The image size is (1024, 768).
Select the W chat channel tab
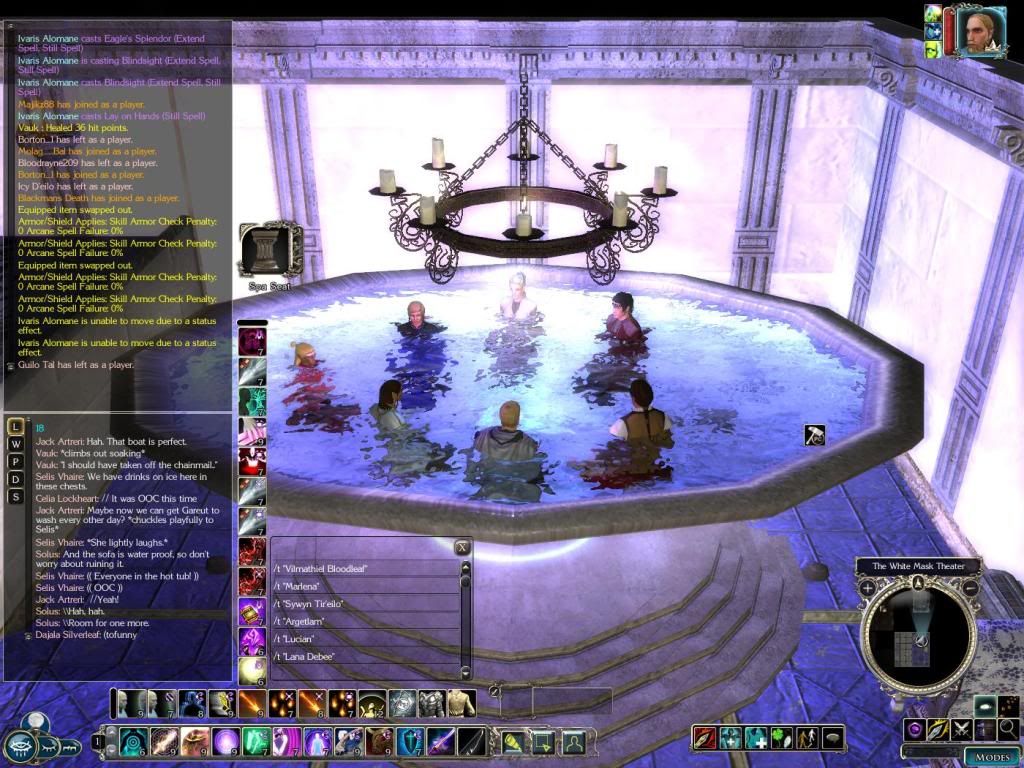16,444
